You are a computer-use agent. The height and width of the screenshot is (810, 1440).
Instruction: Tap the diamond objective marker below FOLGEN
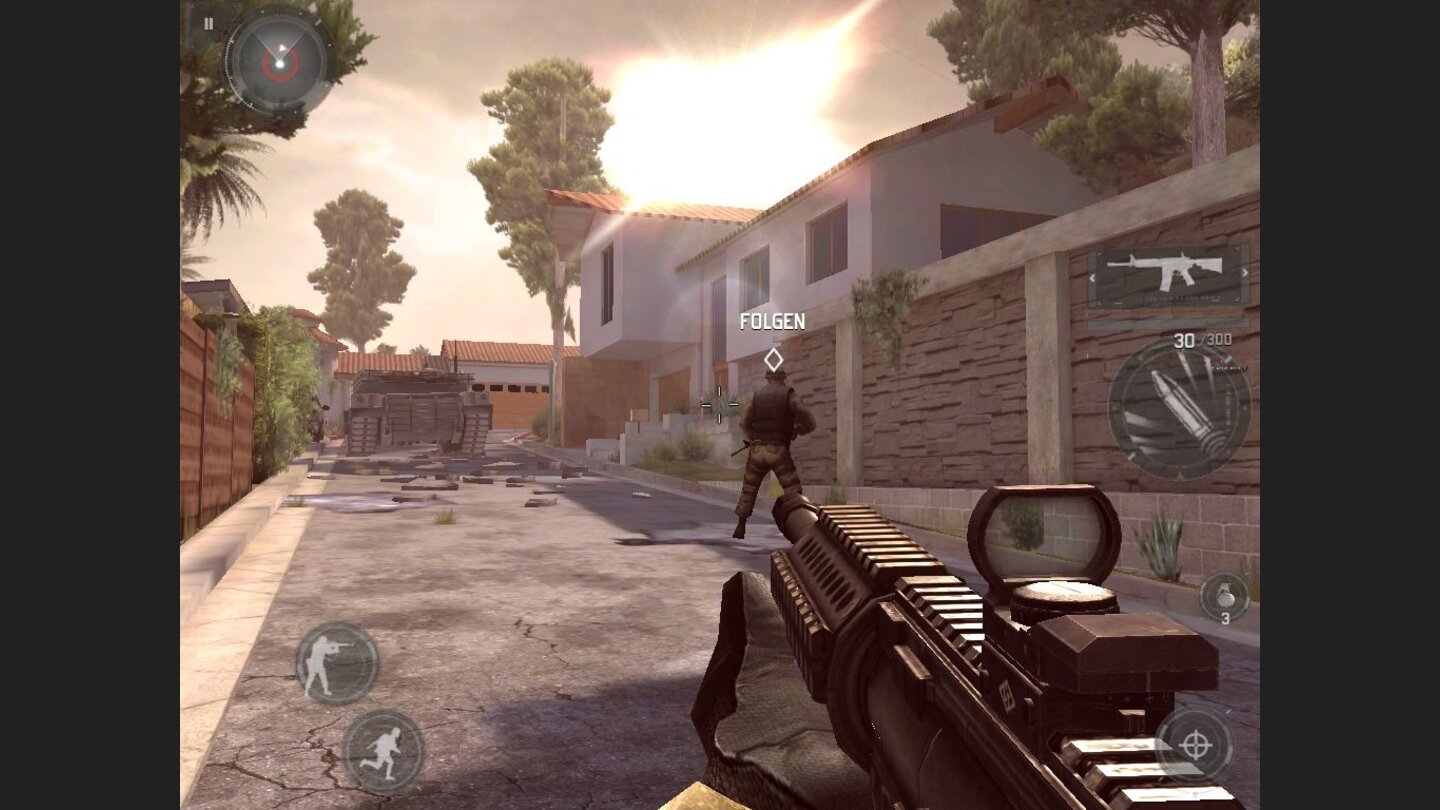pos(774,358)
